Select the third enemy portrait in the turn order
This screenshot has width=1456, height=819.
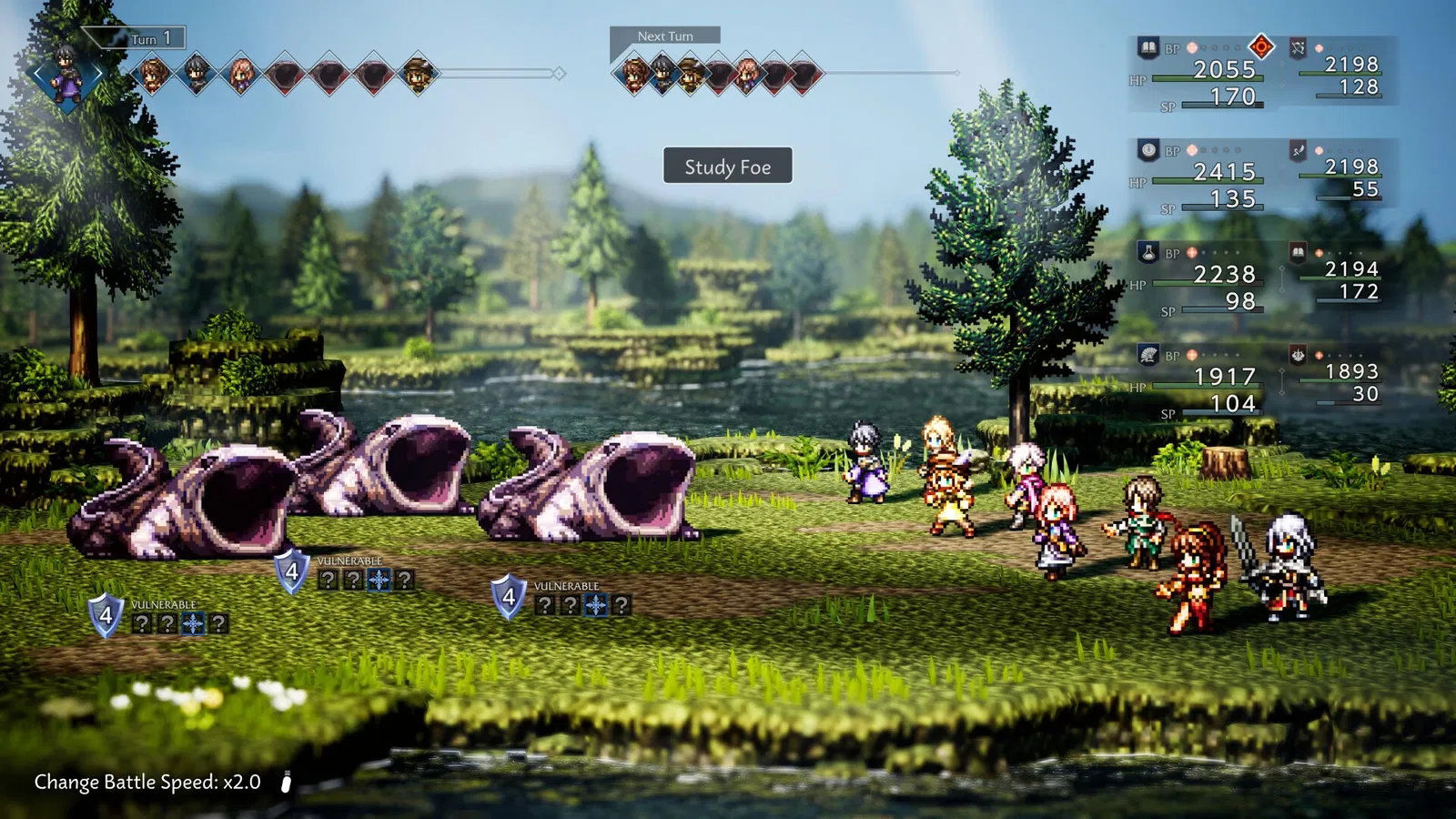click(375, 73)
